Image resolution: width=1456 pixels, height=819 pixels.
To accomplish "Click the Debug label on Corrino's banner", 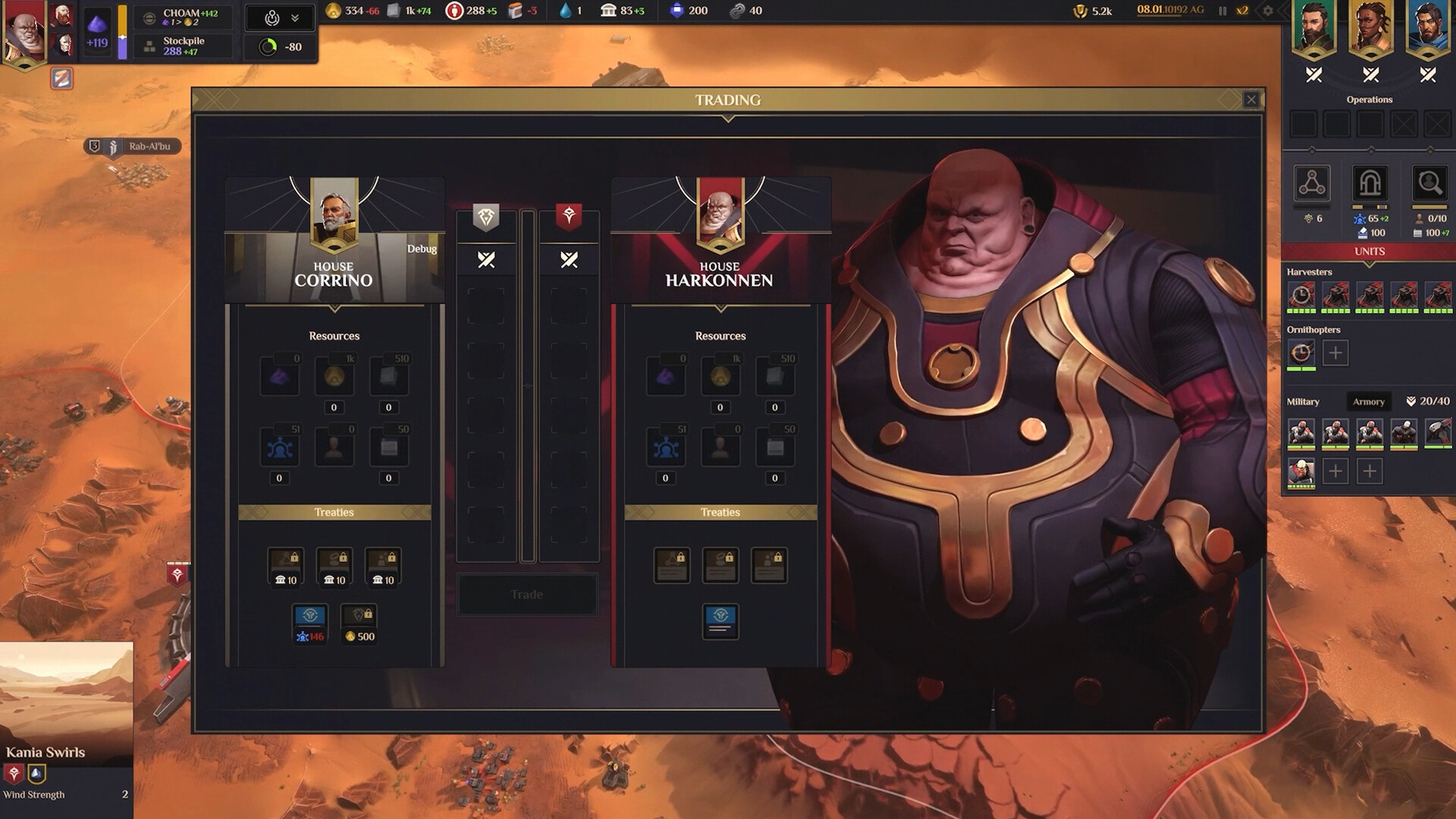I will point(422,249).
